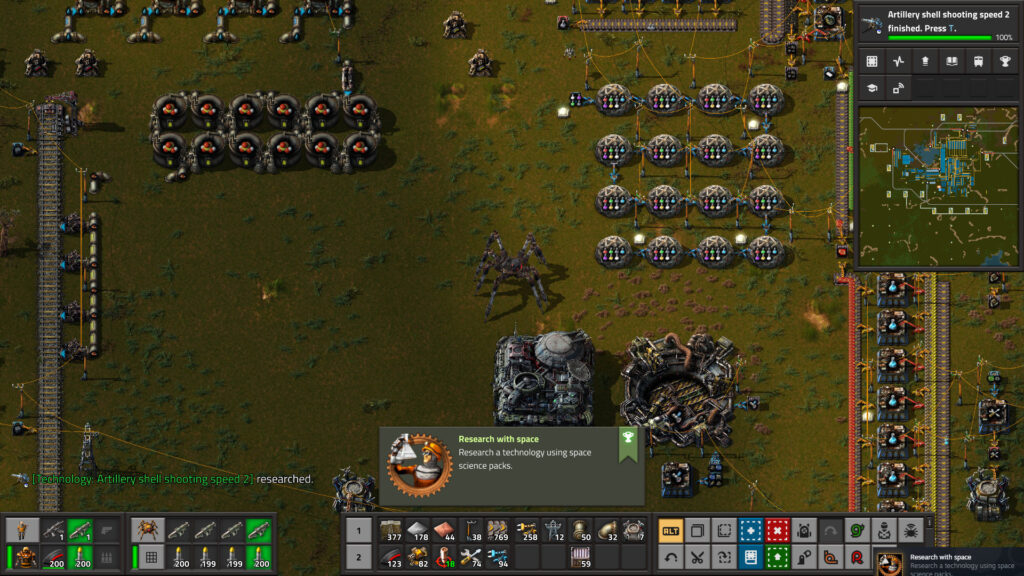This screenshot has height=576, width=1024.
Task: Switch to quickbar row 1
Action: (359, 530)
